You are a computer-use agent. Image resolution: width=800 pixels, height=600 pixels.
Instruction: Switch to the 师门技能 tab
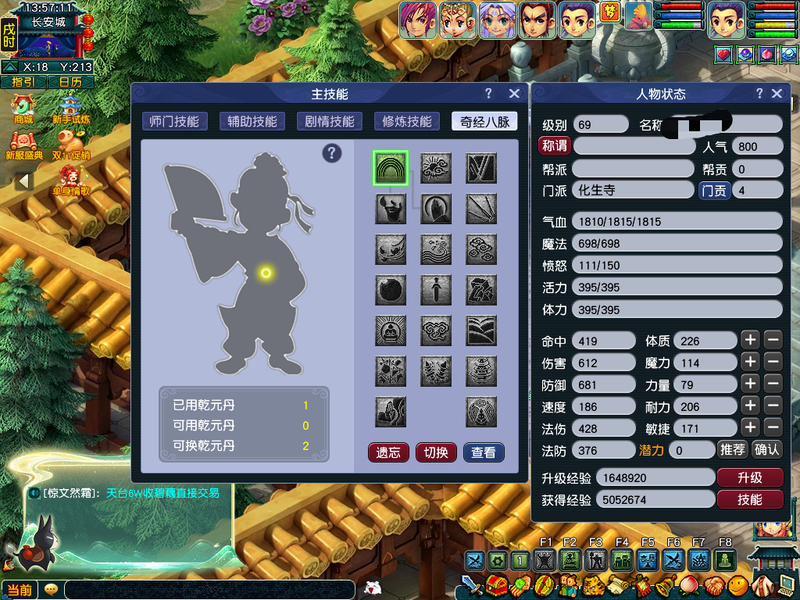coord(173,121)
